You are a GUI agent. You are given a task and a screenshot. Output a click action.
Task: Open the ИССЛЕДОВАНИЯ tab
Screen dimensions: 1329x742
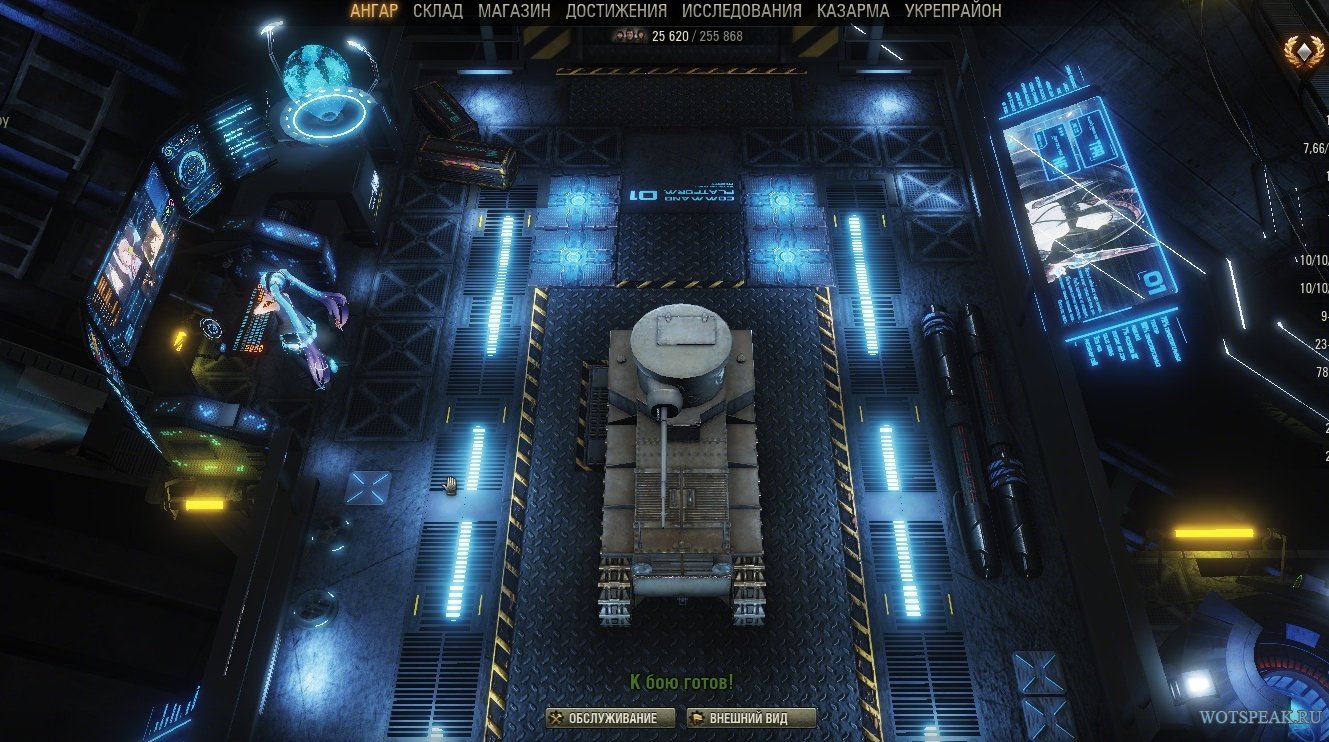click(x=741, y=11)
